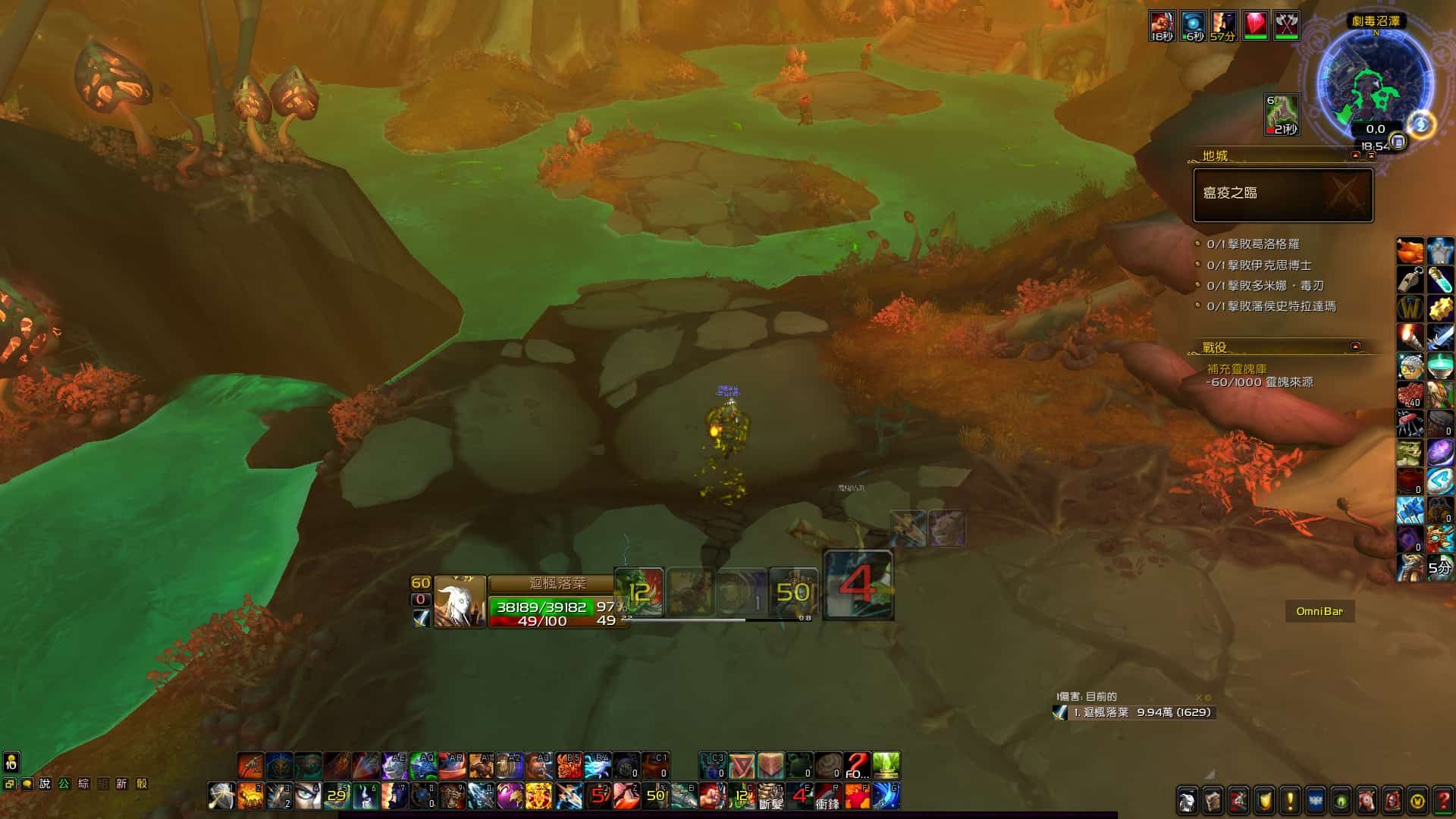Click the red question mark action slot
Viewport: 1456px width, 819px height.
[857, 766]
